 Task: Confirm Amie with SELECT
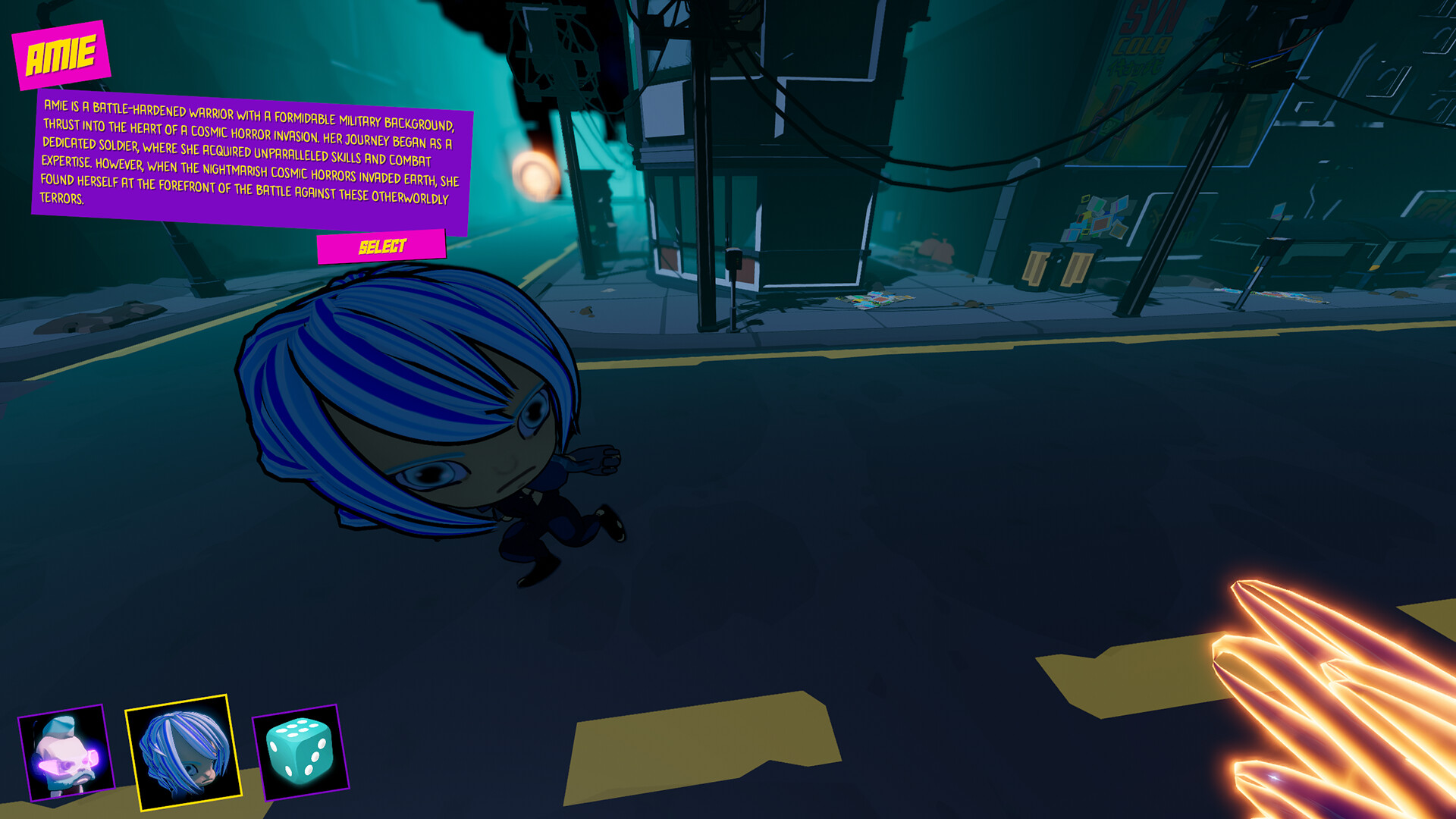[381, 244]
